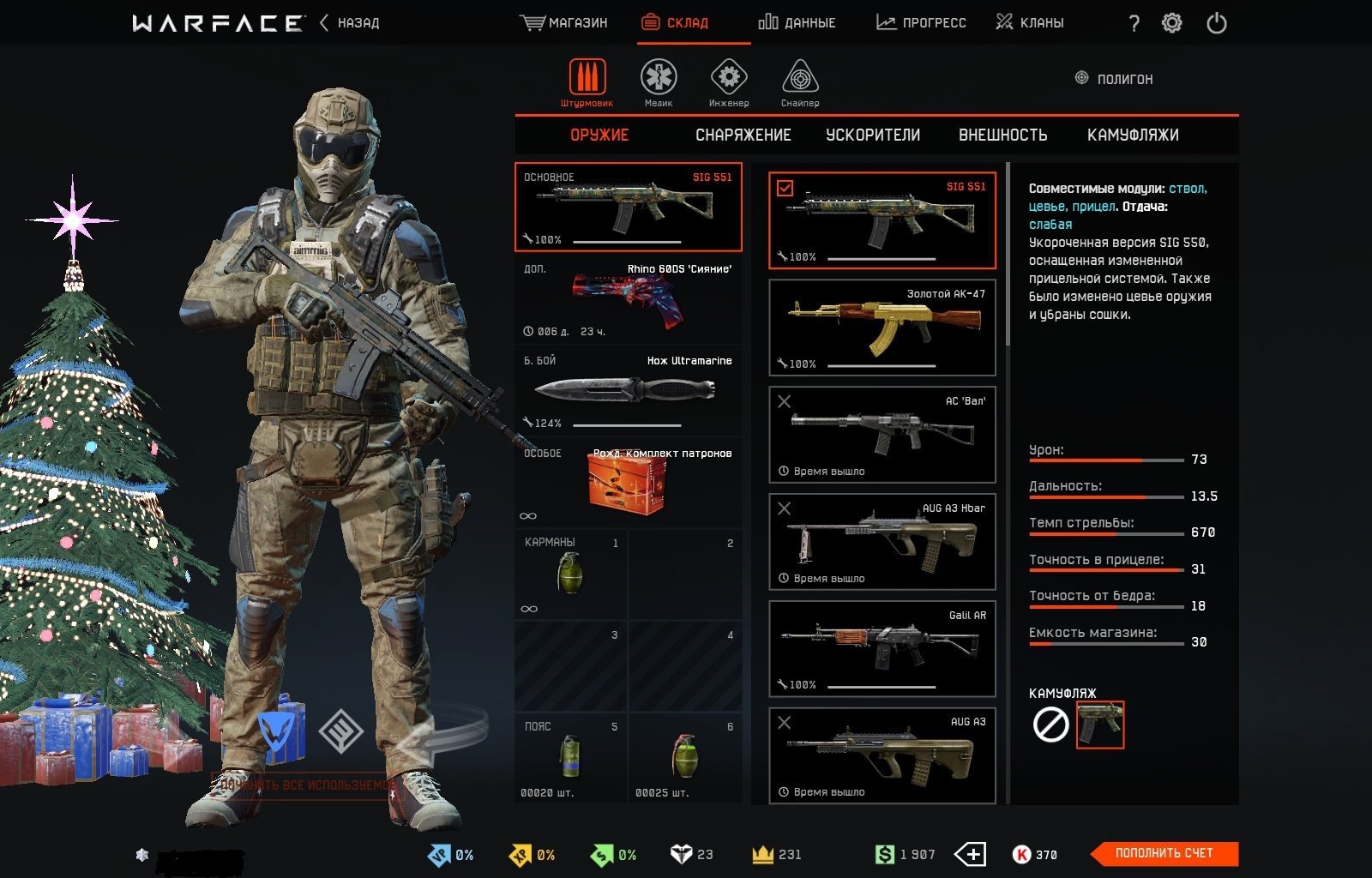Open the Данные statistics menu

[x=797, y=23]
